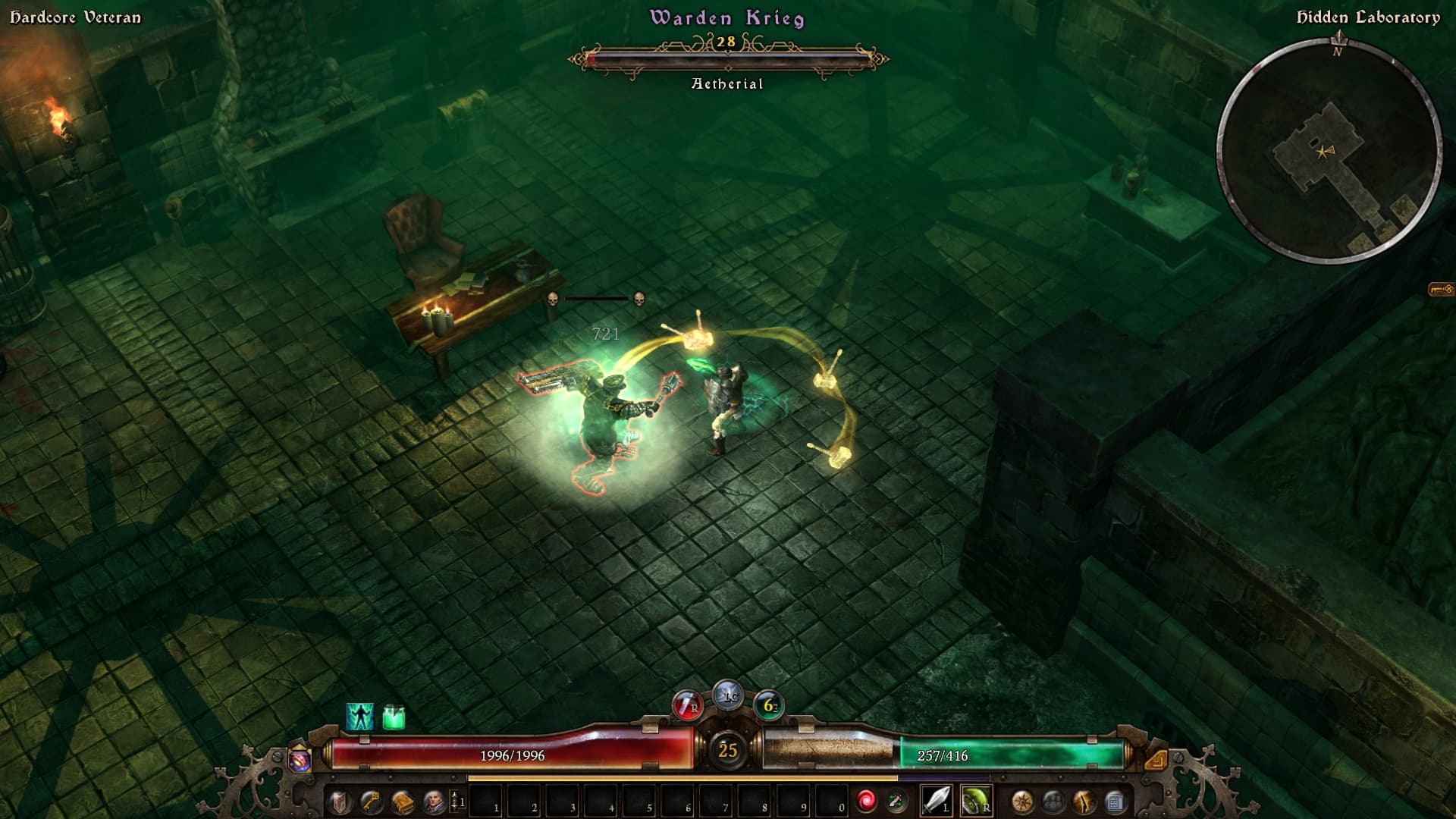Click the character portrait button
The image size is (1456, 819).
(x=434, y=802)
